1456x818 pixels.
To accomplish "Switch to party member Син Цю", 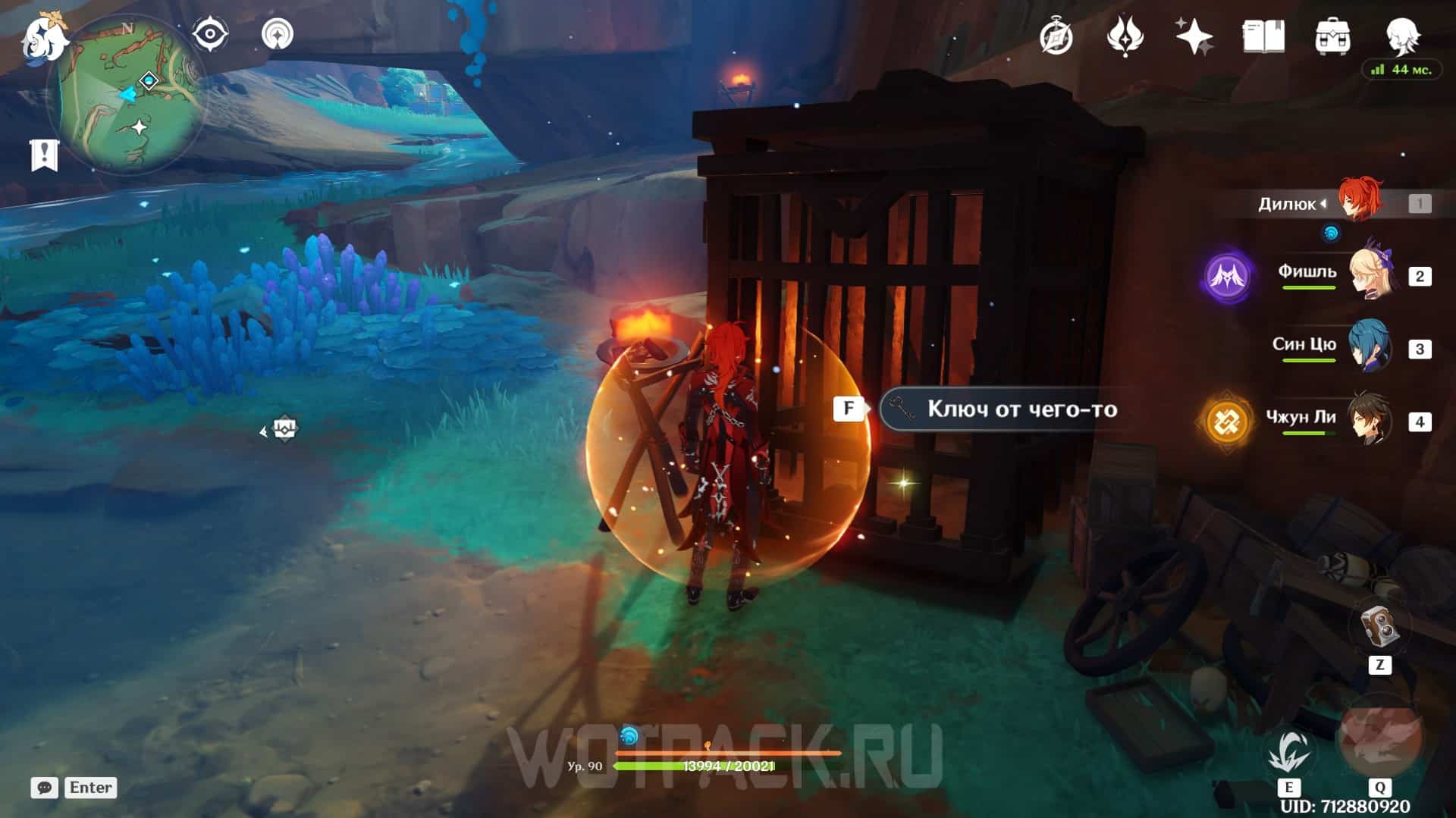I will 1370,348.
